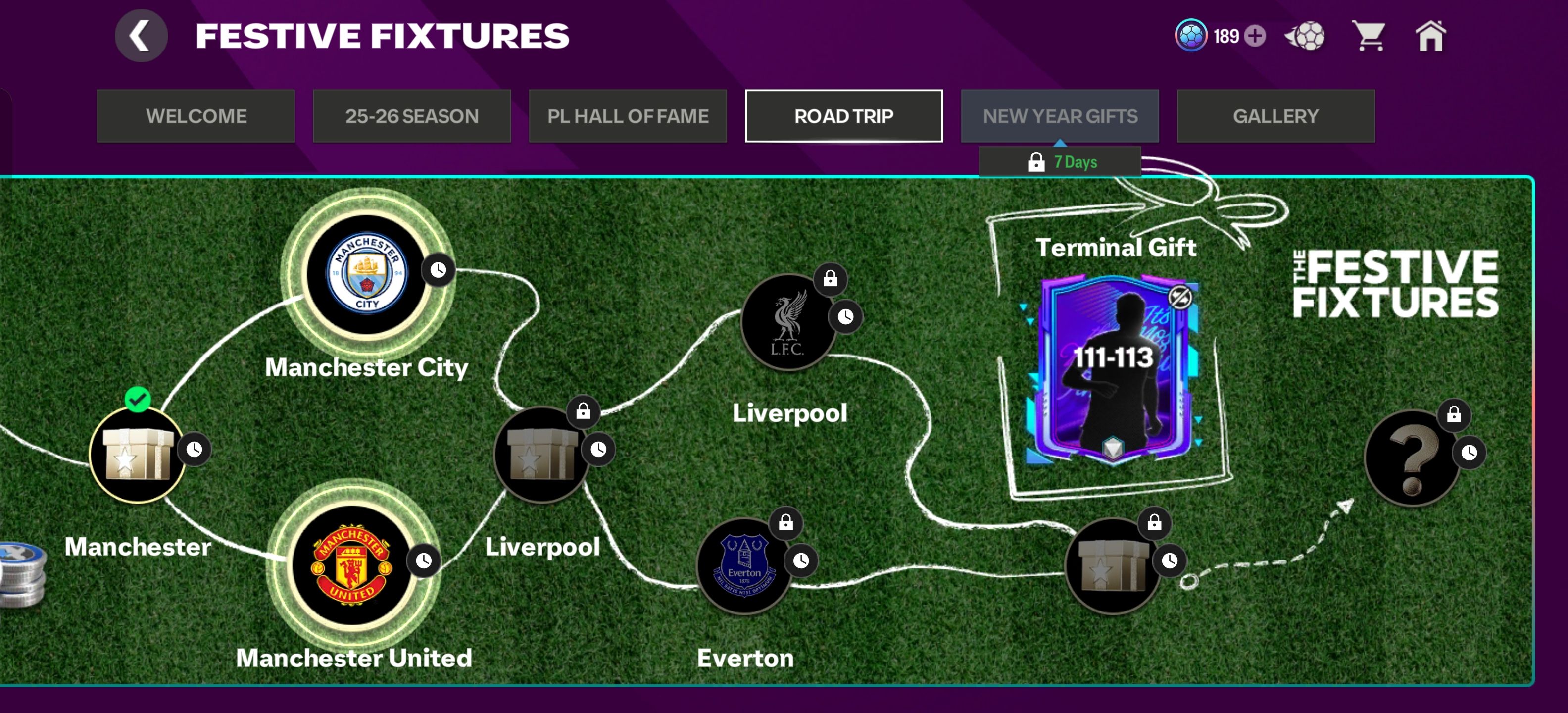Tap the clock timer on the Manchester City node
Screen dimensions: 1568x713
coord(437,271)
